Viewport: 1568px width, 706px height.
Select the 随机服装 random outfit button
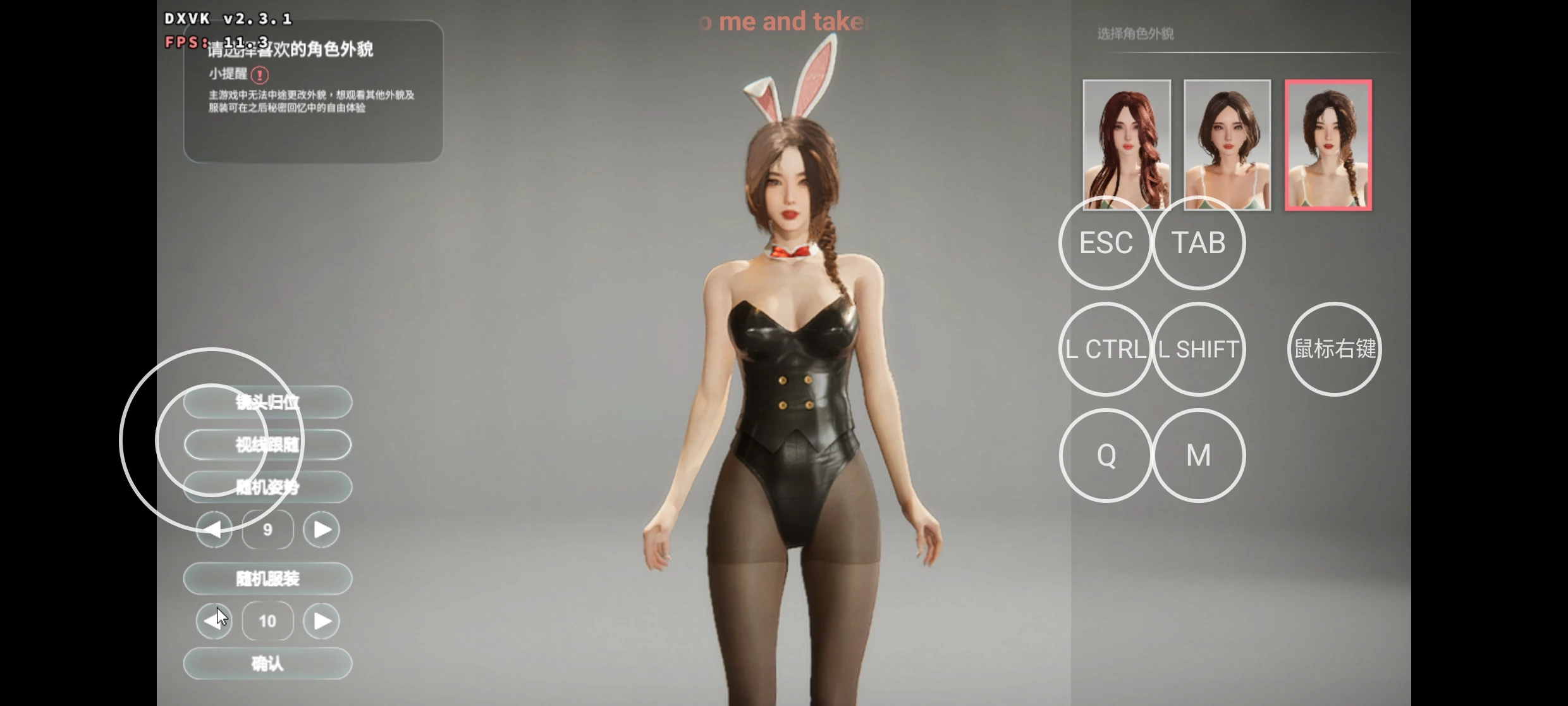pyautogui.click(x=267, y=578)
